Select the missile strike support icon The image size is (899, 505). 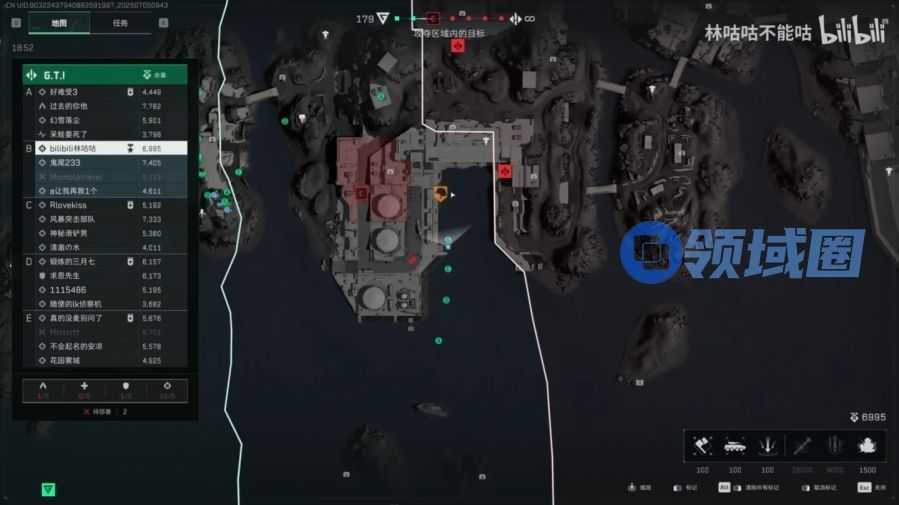click(x=801, y=446)
